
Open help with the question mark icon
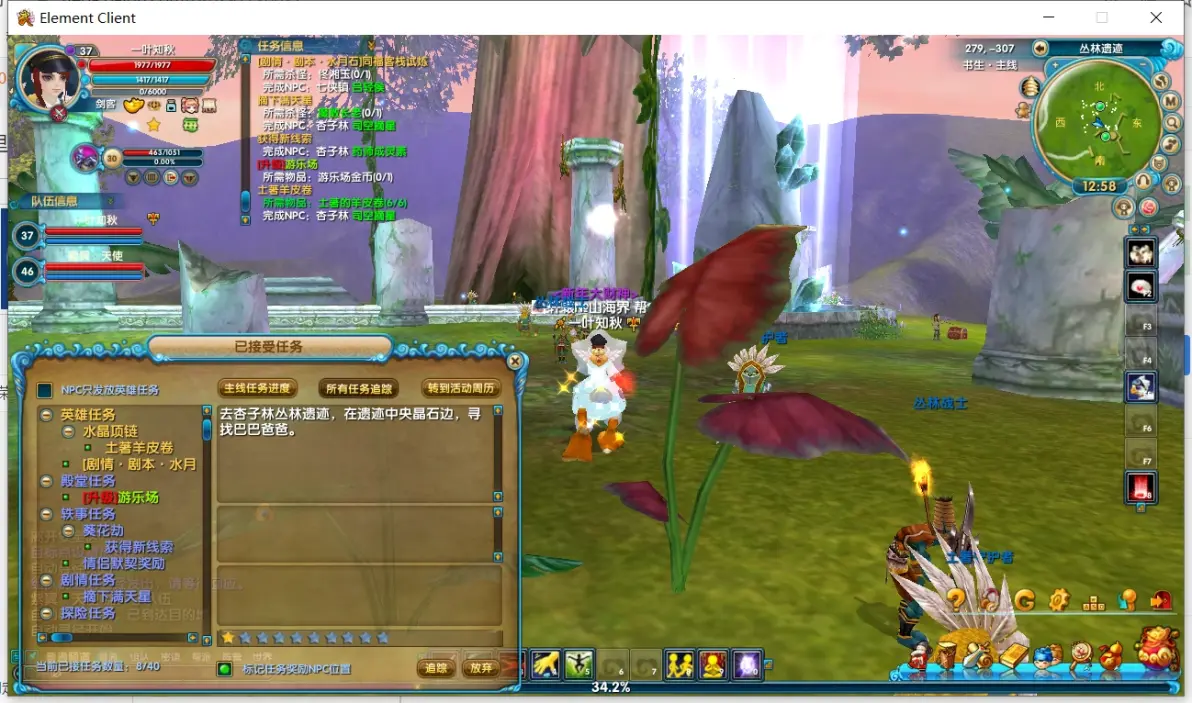956,600
